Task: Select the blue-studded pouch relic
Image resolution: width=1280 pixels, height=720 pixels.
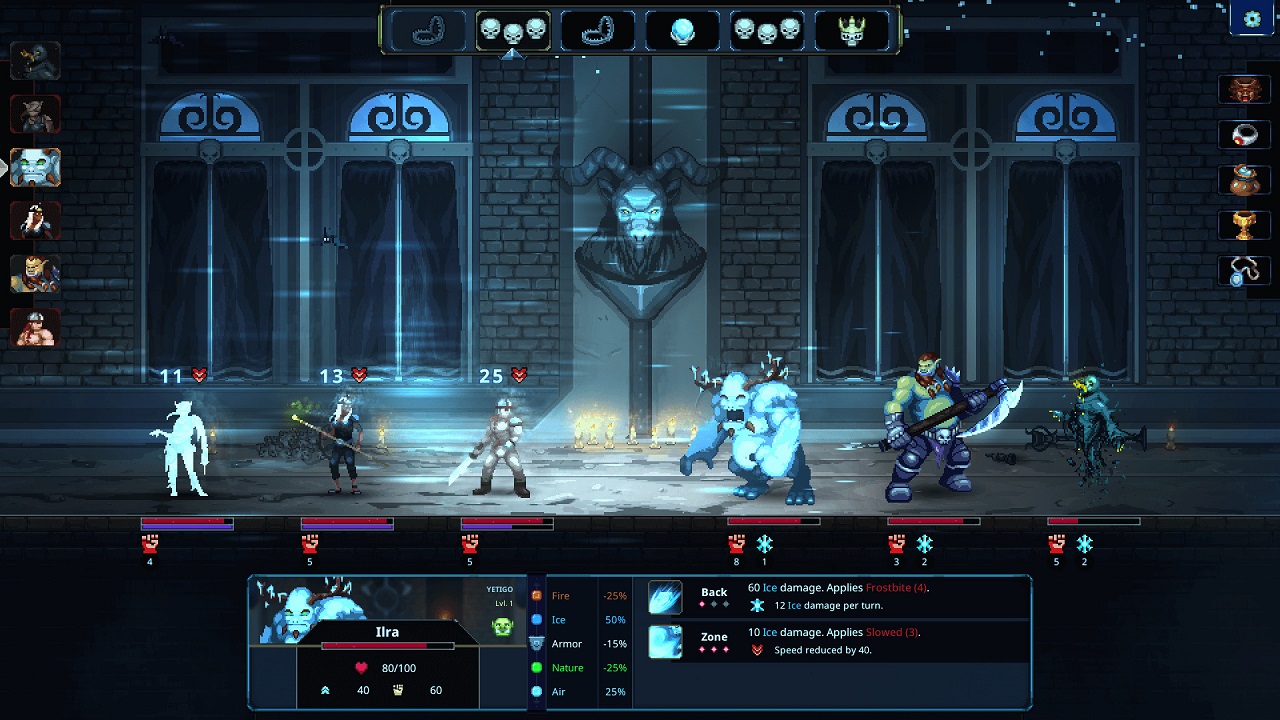Action: [x=1244, y=180]
